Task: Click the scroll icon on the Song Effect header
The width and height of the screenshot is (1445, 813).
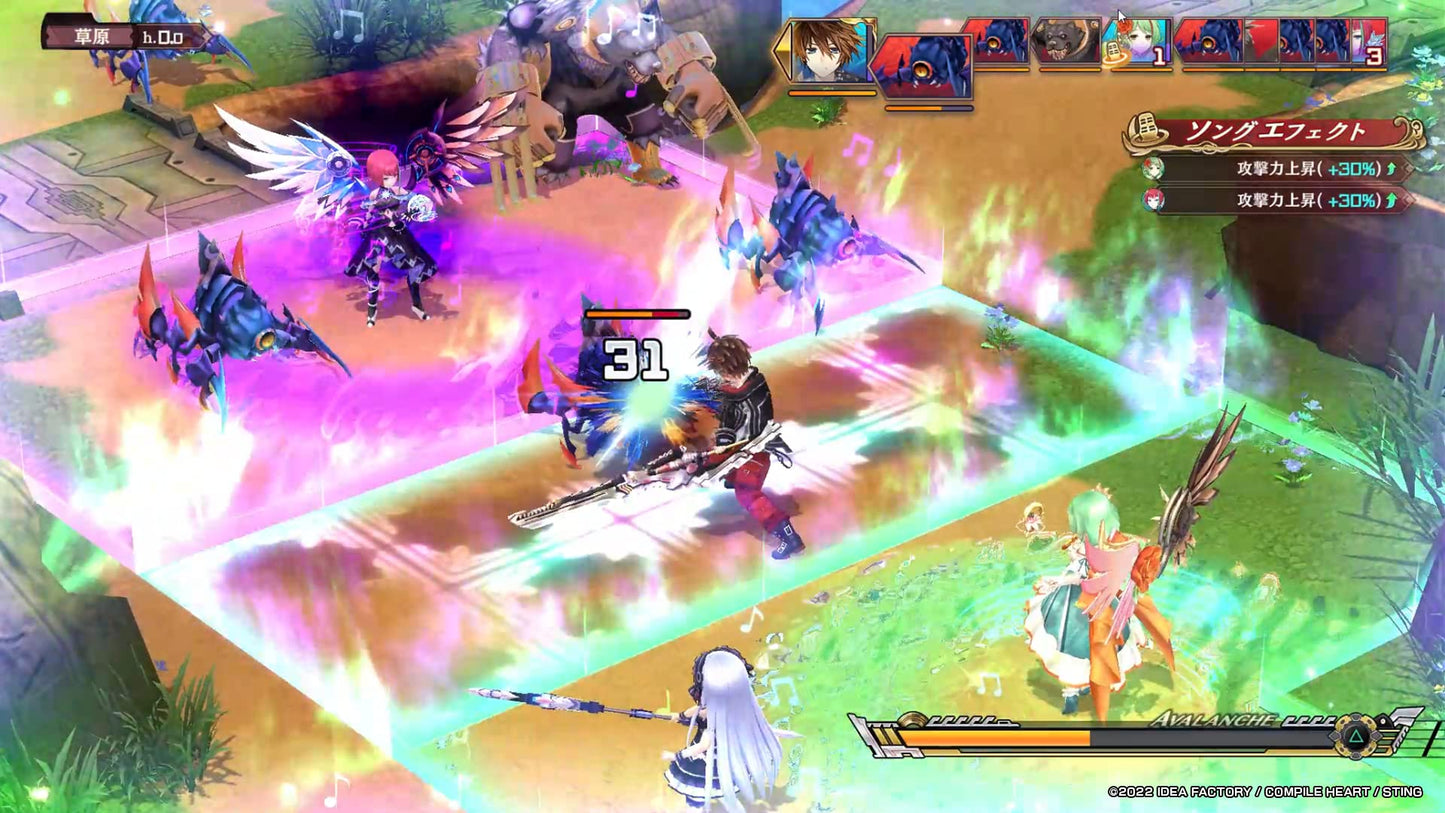Action: [x=1147, y=128]
